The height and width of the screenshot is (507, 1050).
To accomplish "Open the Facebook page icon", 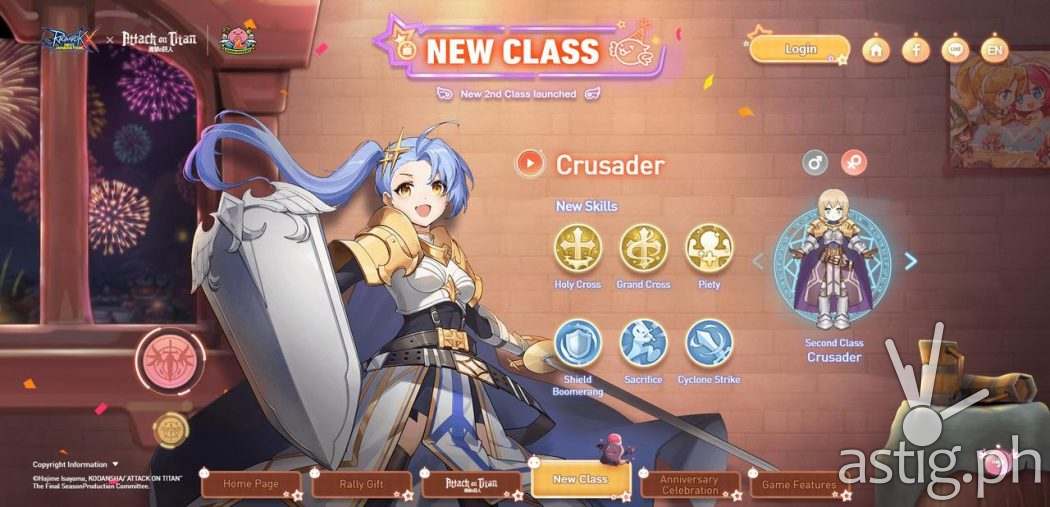I will 915,49.
